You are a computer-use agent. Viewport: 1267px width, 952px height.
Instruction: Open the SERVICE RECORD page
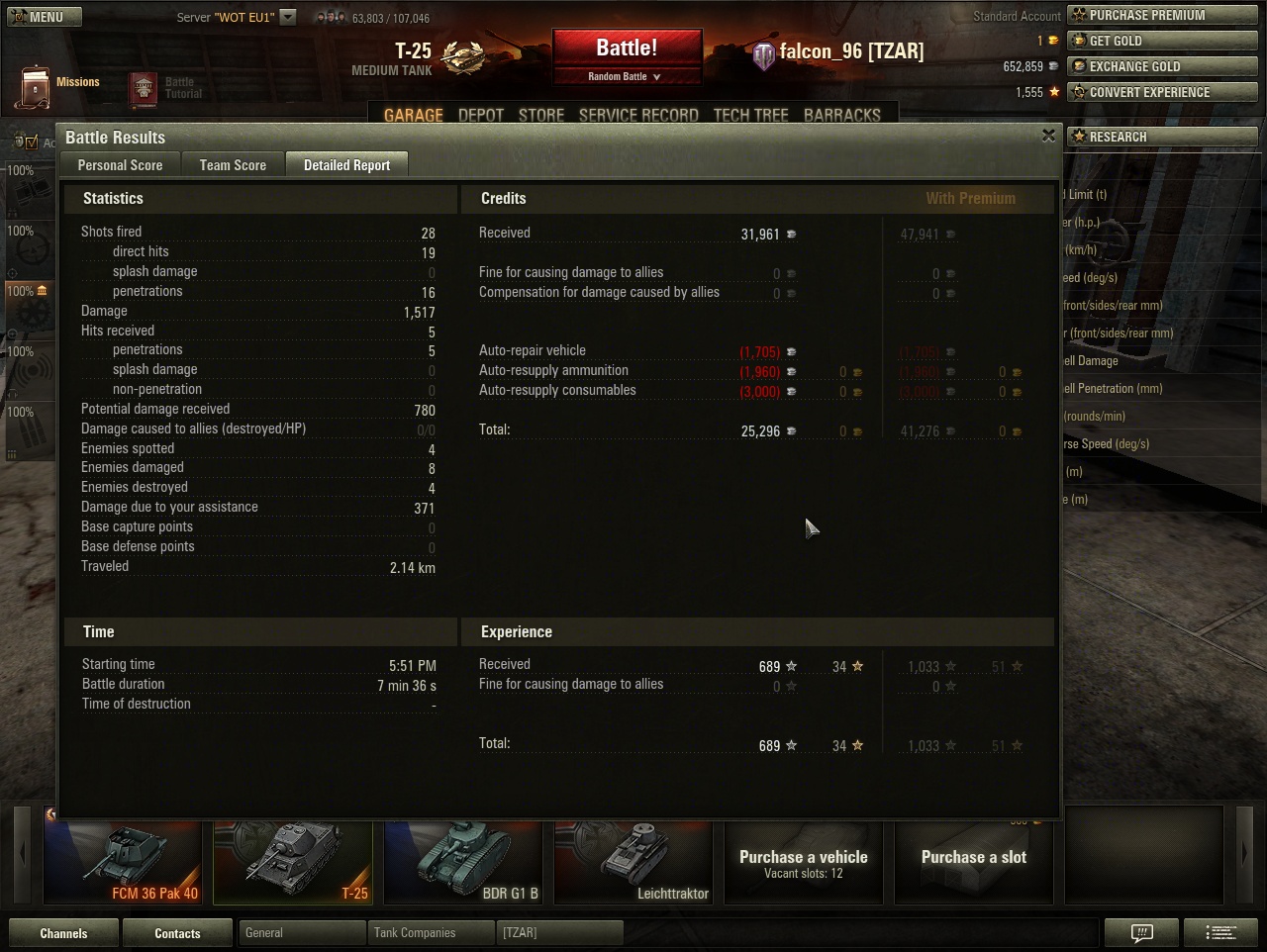638,115
